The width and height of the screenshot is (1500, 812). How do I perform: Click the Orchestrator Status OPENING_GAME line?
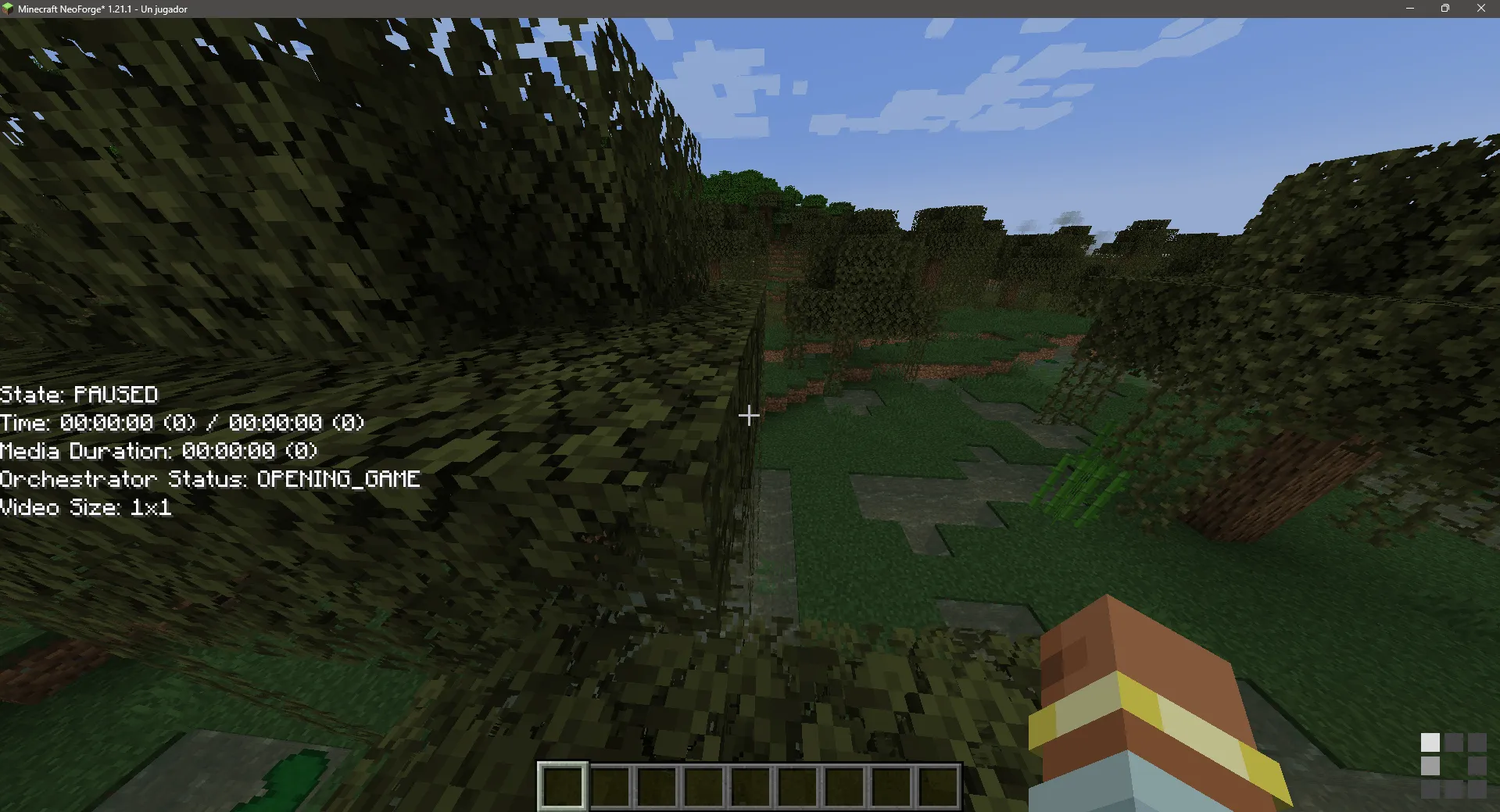pyautogui.click(x=209, y=479)
